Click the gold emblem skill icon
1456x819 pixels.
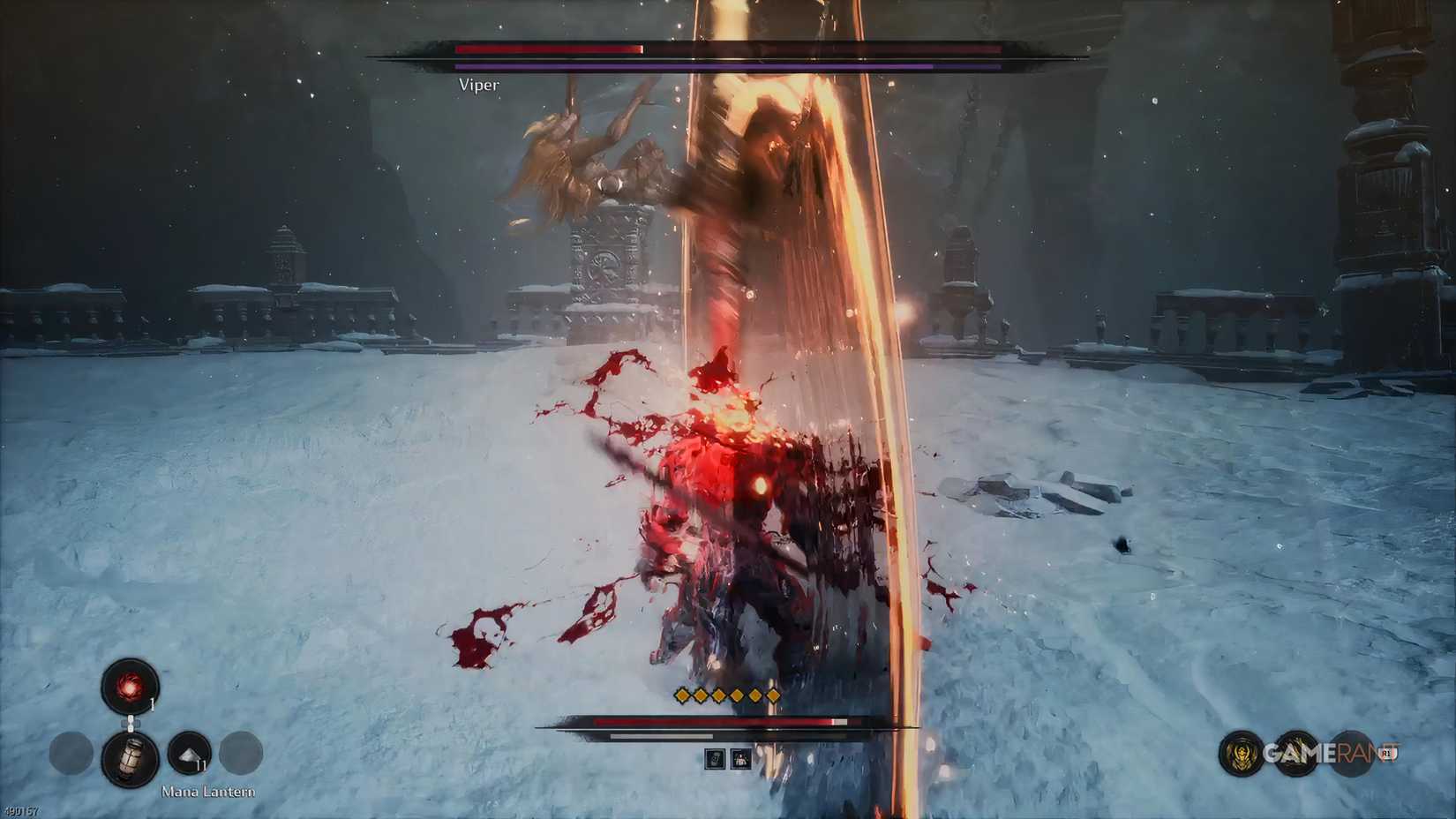click(x=1240, y=752)
